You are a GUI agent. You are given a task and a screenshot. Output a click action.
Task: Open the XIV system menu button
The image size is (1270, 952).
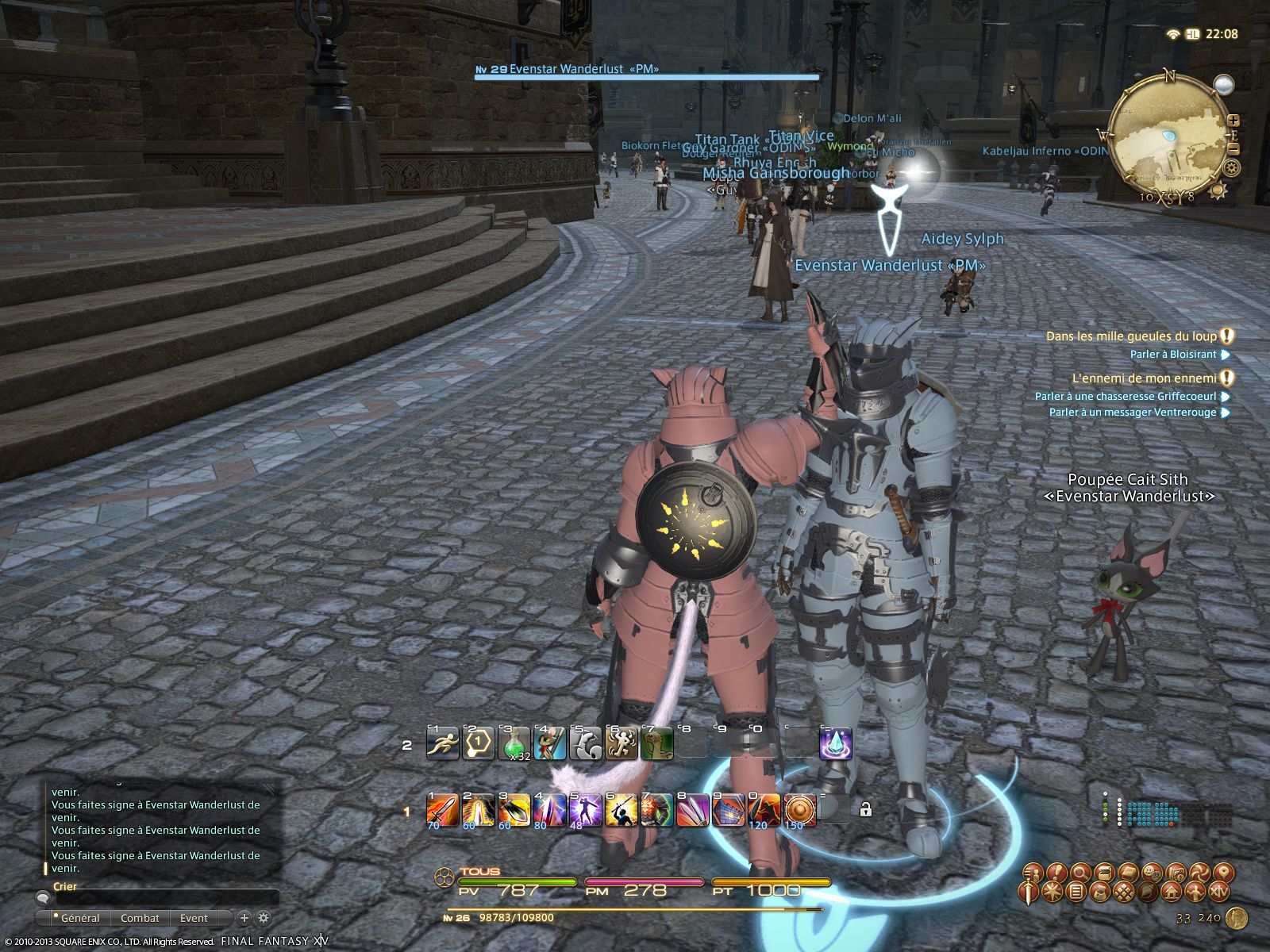(x=1218, y=892)
